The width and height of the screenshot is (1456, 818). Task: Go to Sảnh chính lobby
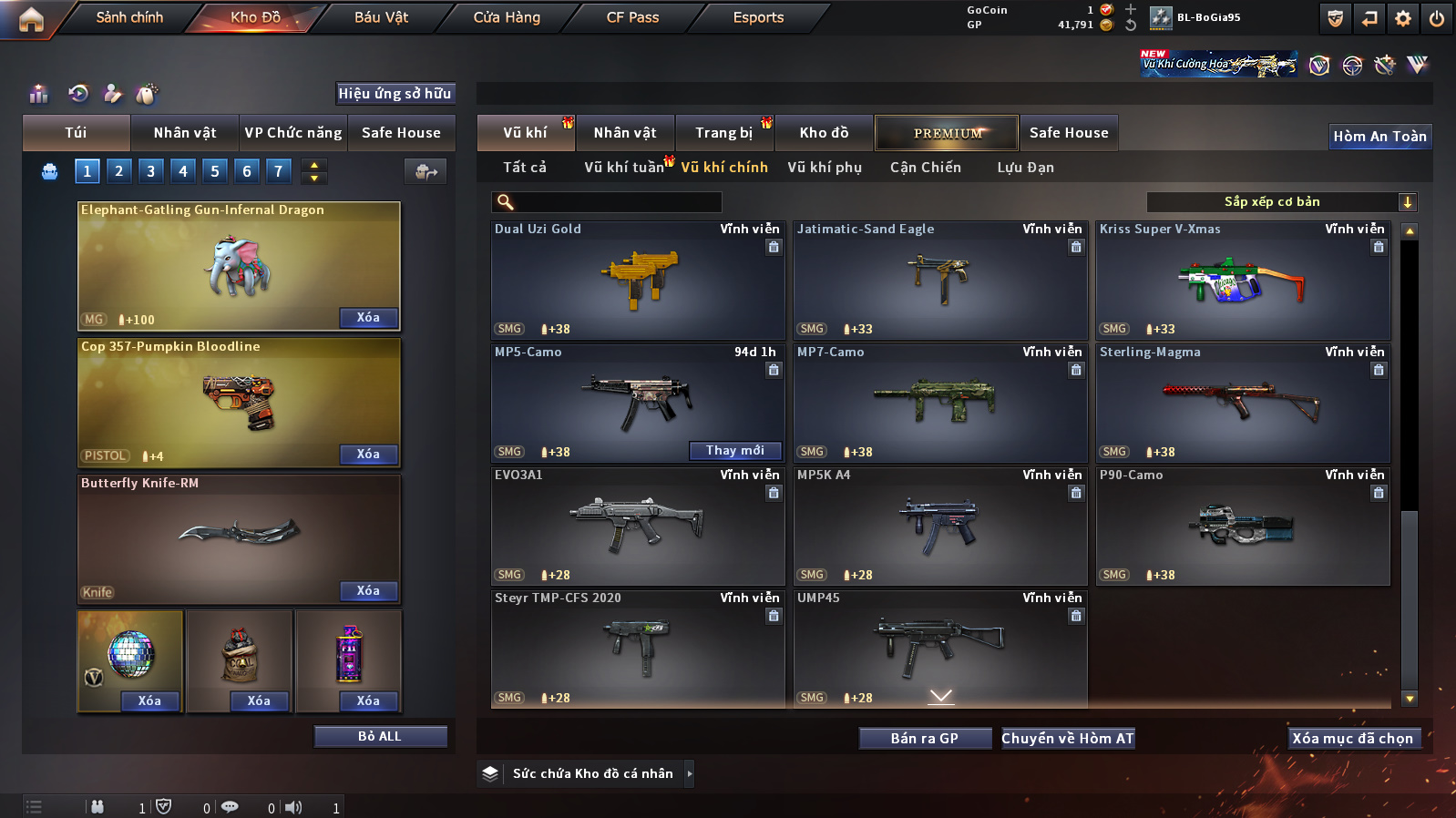129,17
